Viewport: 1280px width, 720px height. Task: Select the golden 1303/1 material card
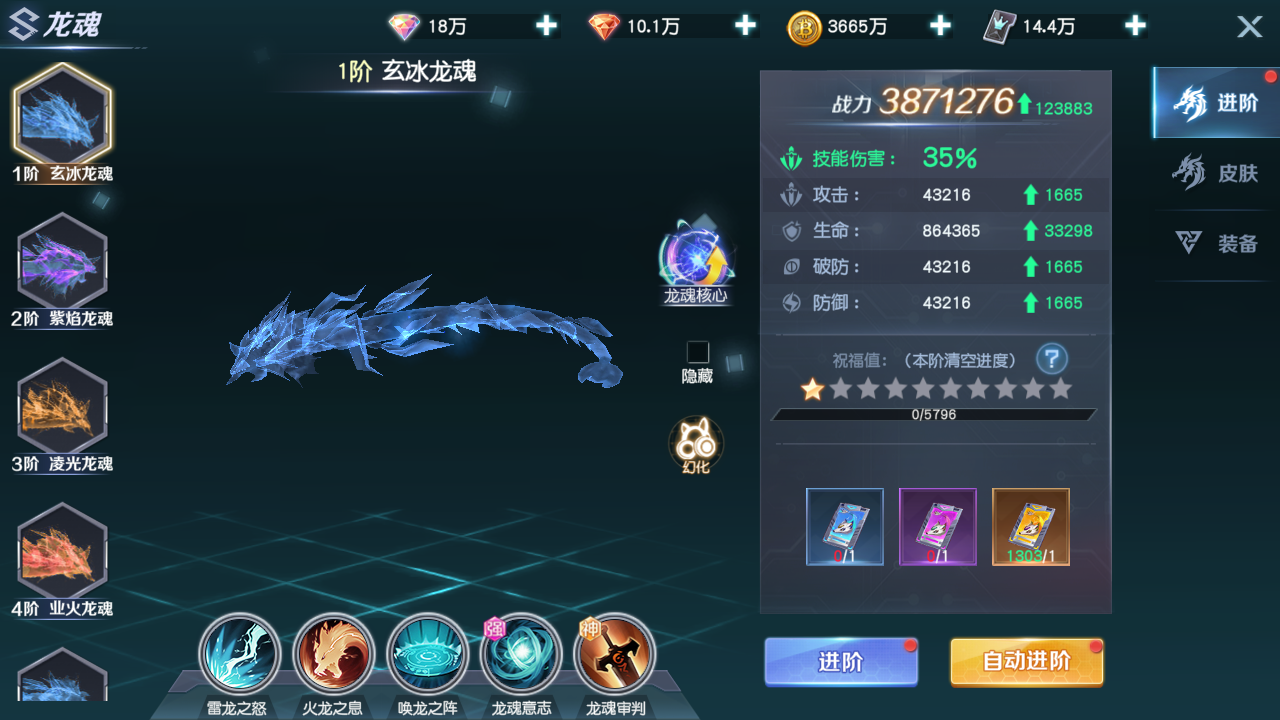tap(1030, 525)
